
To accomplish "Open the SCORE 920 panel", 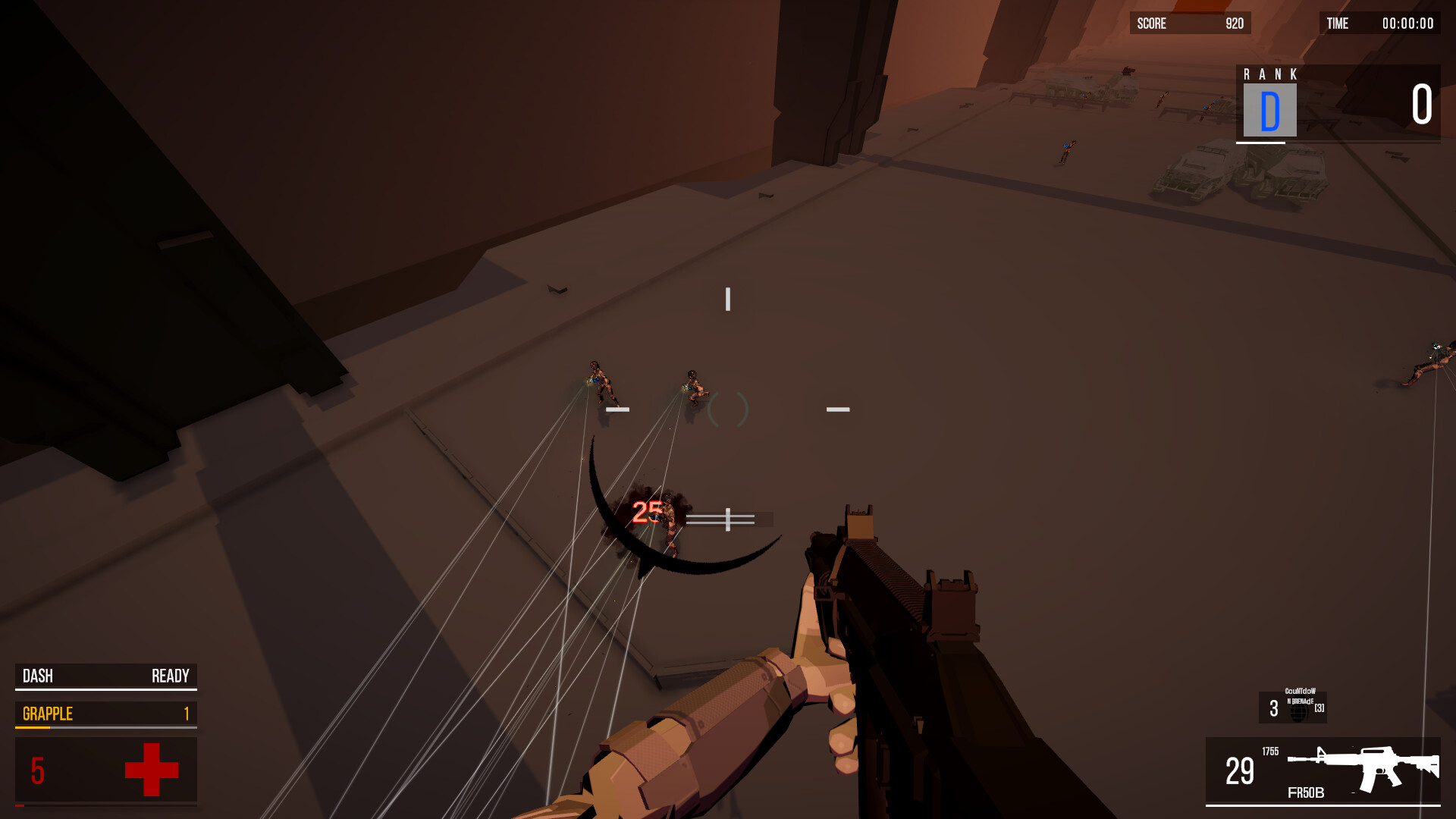I will click(x=1189, y=23).
